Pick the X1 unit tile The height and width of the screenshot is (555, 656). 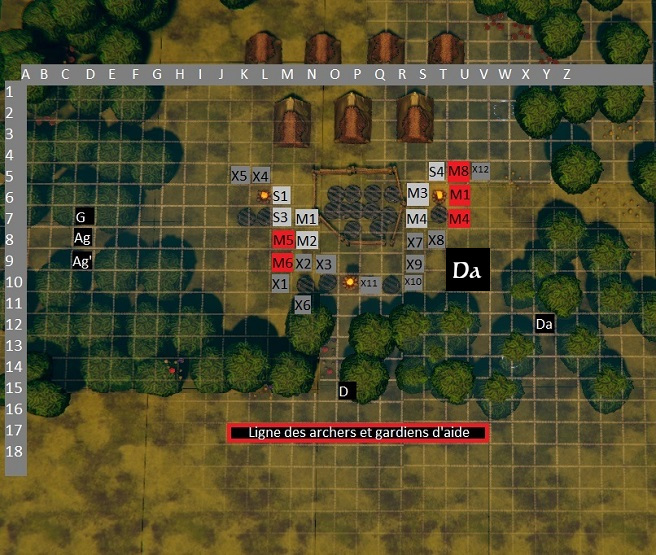pyautogui.click(x=281, y=284)
